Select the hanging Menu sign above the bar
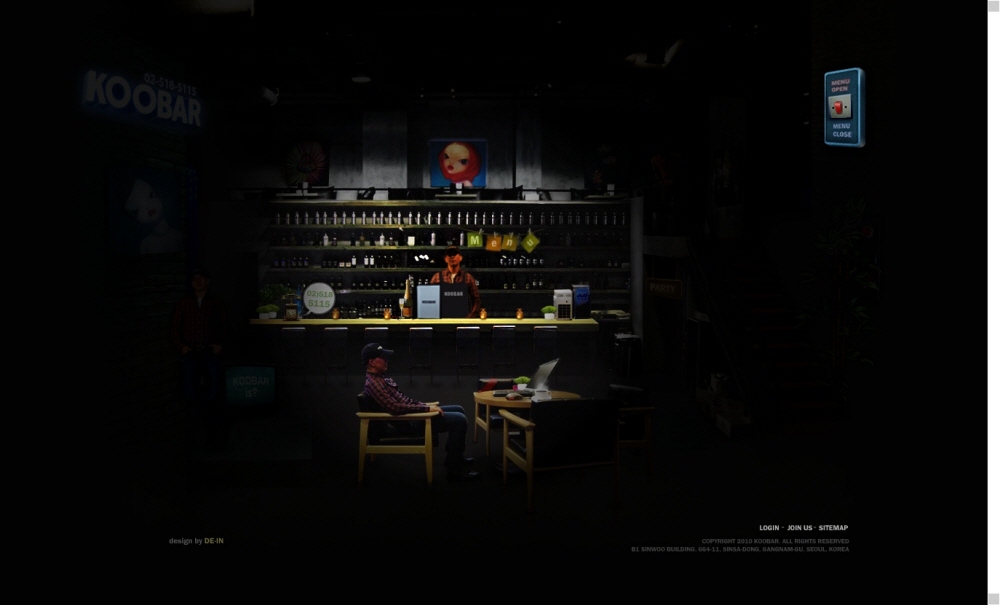 click(502, 240)
